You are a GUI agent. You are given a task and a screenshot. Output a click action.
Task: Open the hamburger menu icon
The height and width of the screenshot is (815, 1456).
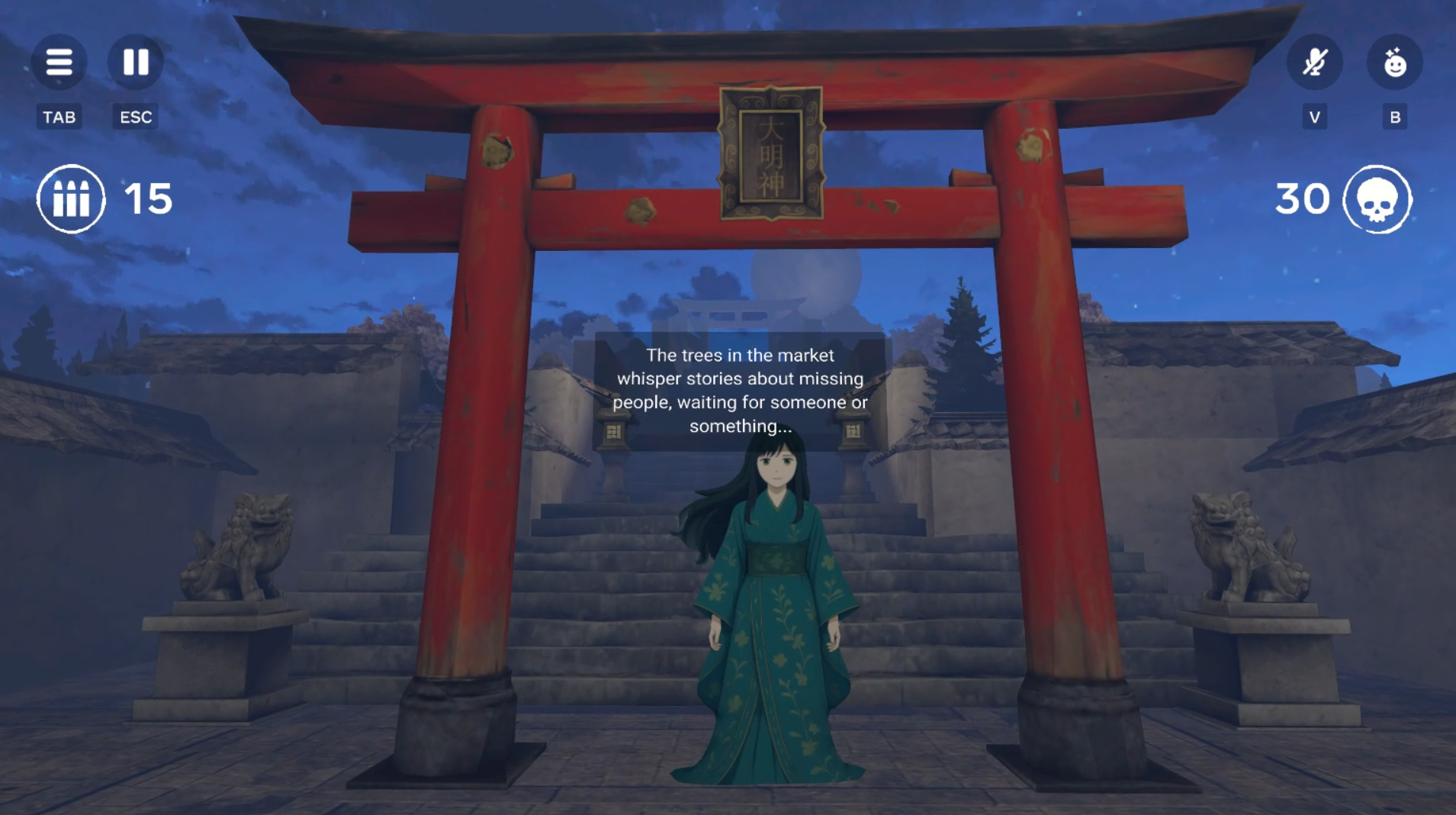[x=59, y=62]
